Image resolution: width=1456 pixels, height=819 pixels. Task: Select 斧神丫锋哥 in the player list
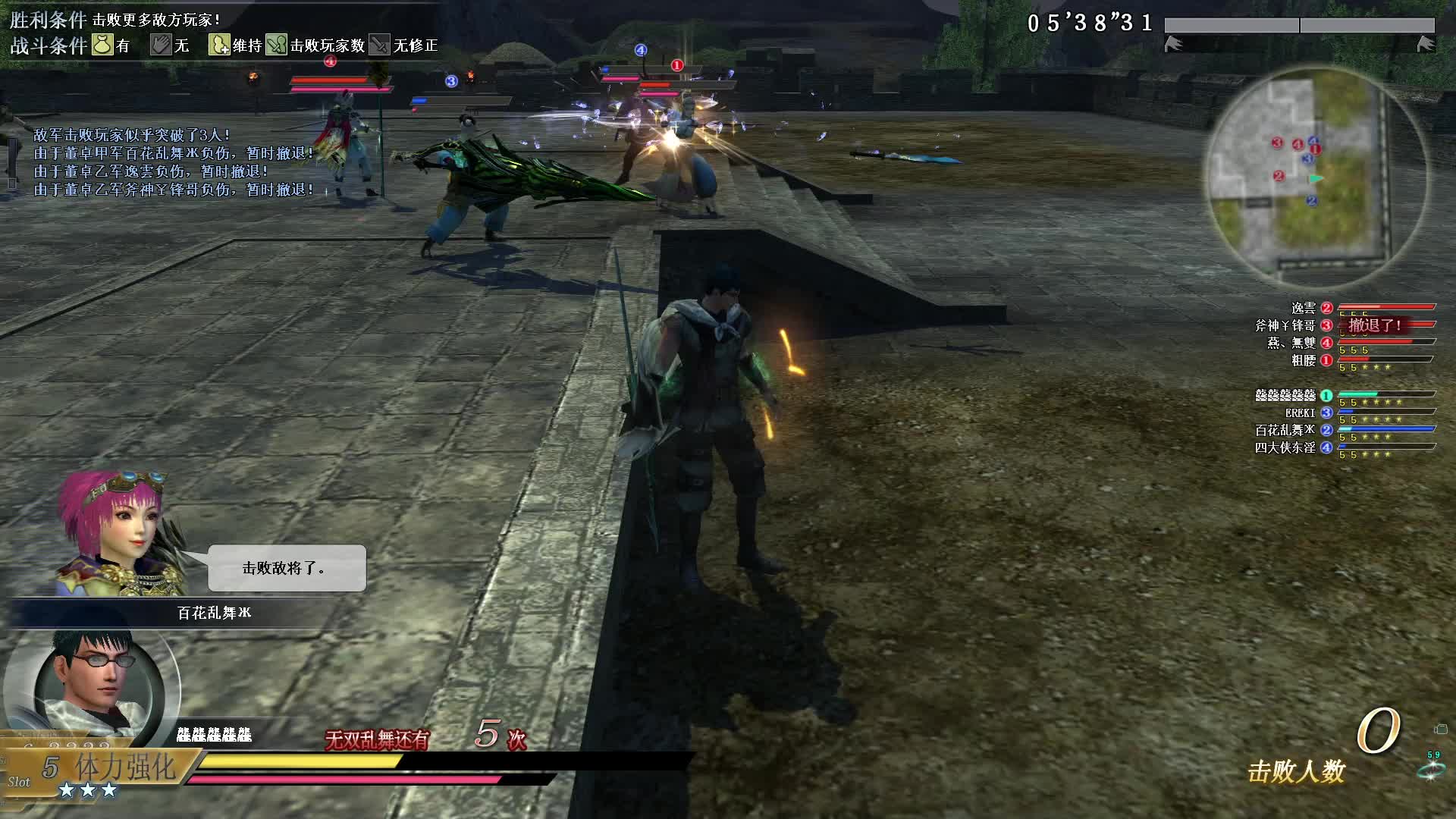click(x=1285, y=325)
